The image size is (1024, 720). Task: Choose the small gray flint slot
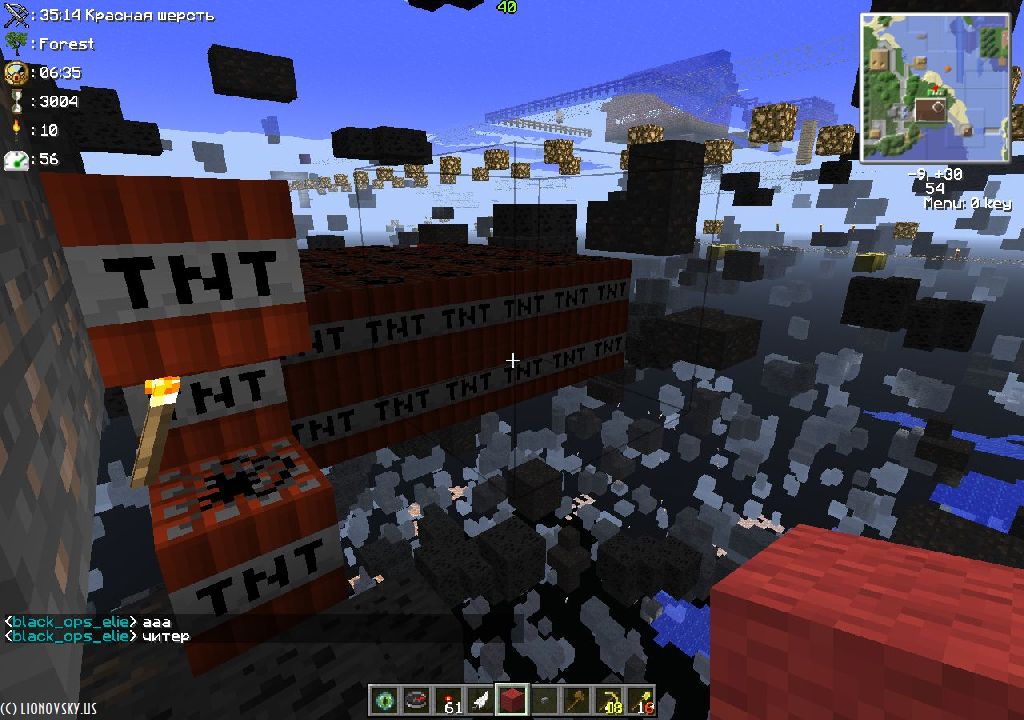coord(544,701)
